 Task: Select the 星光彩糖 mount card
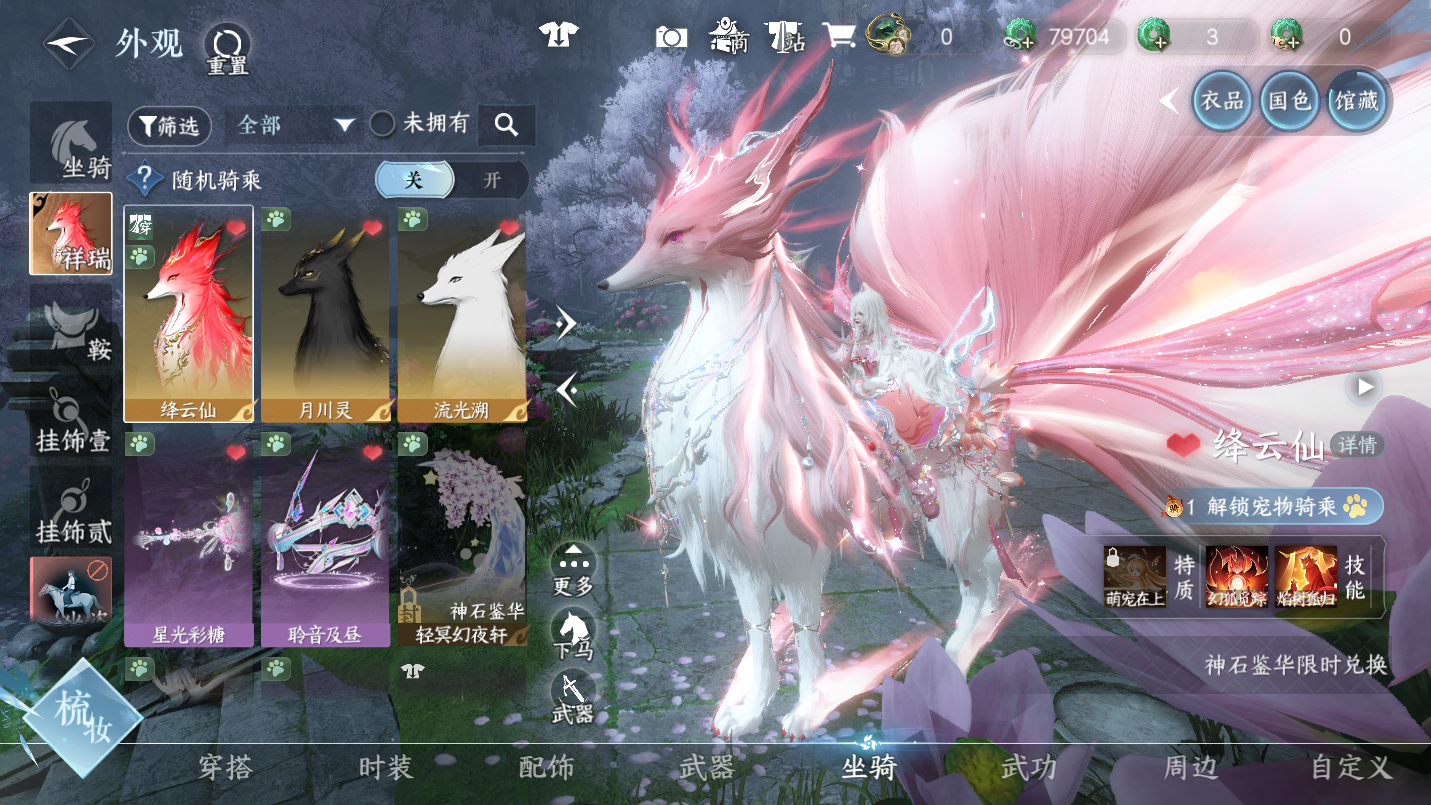tap(189, 538)
